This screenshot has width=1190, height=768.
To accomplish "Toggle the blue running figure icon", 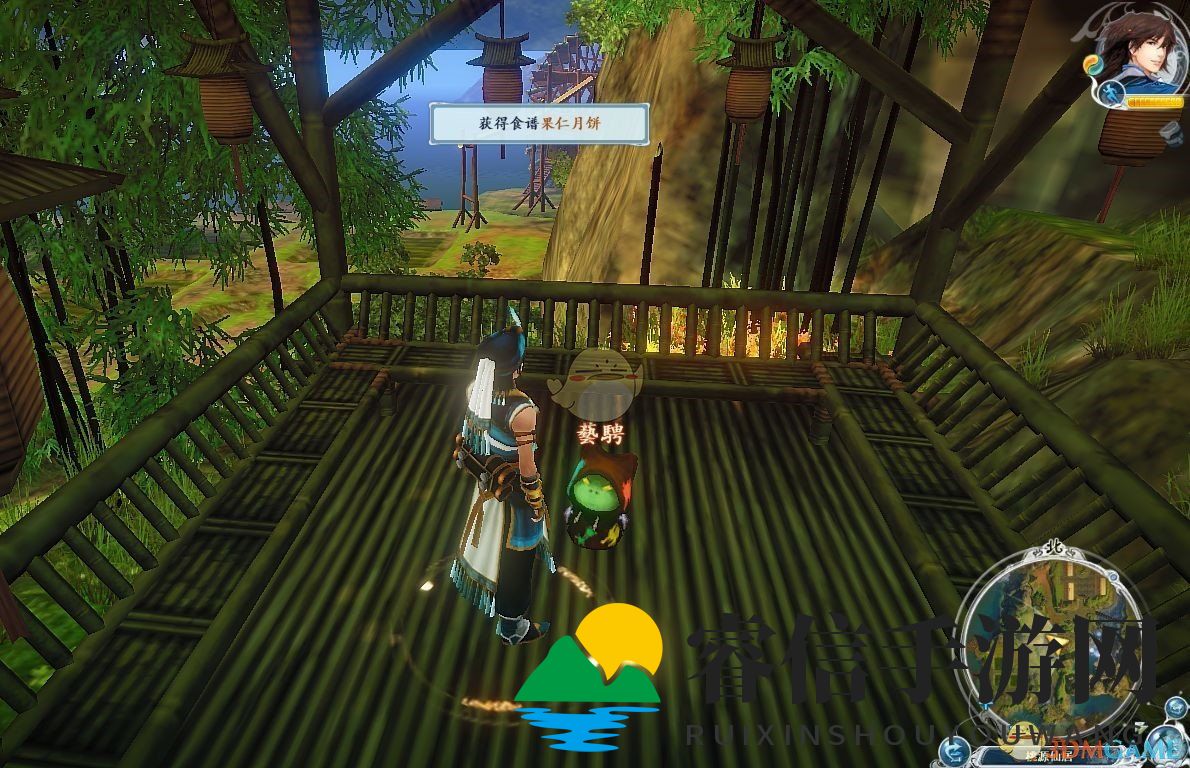I will [1110, 94].
